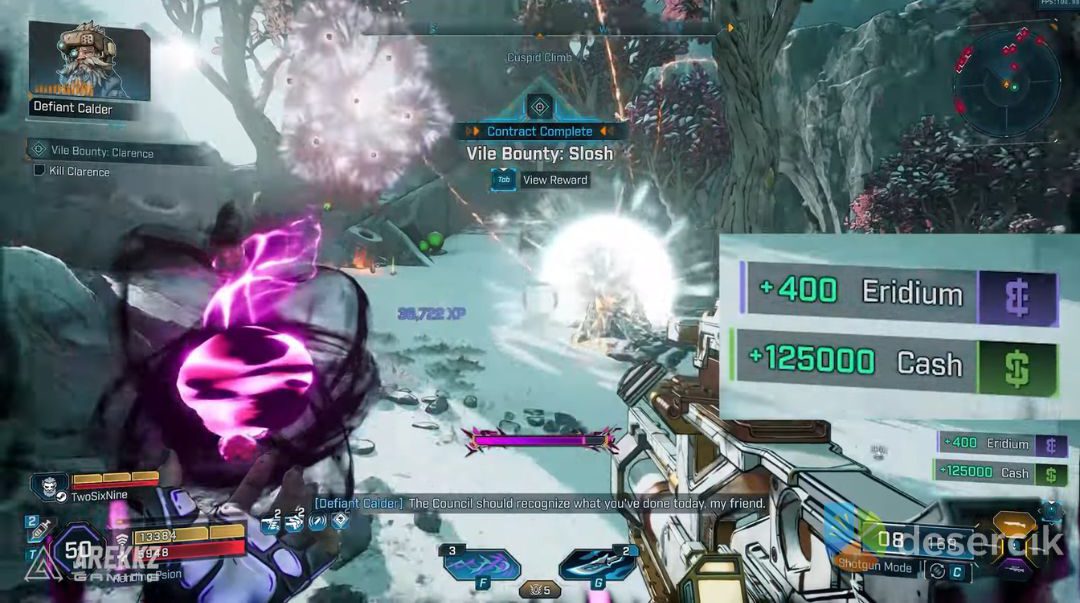Screen dimensions: 1080x603
Task: Activate the purple ability with 3 charges
Action: 482,566
